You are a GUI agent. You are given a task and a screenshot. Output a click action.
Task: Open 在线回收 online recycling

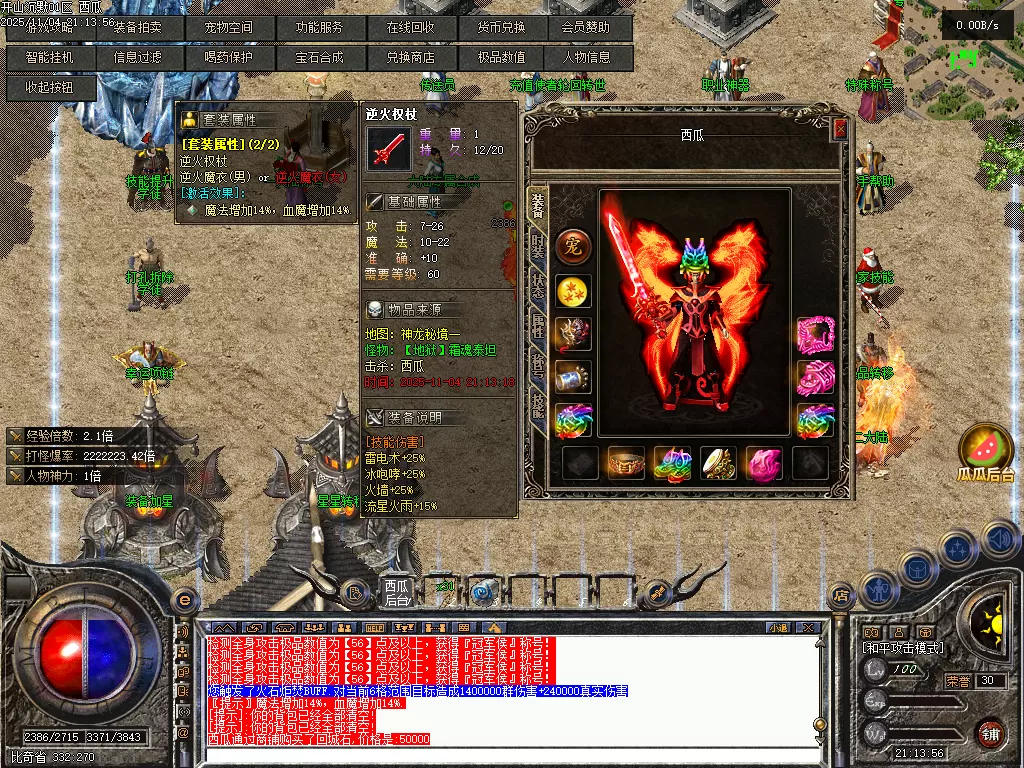pos(410,28)
